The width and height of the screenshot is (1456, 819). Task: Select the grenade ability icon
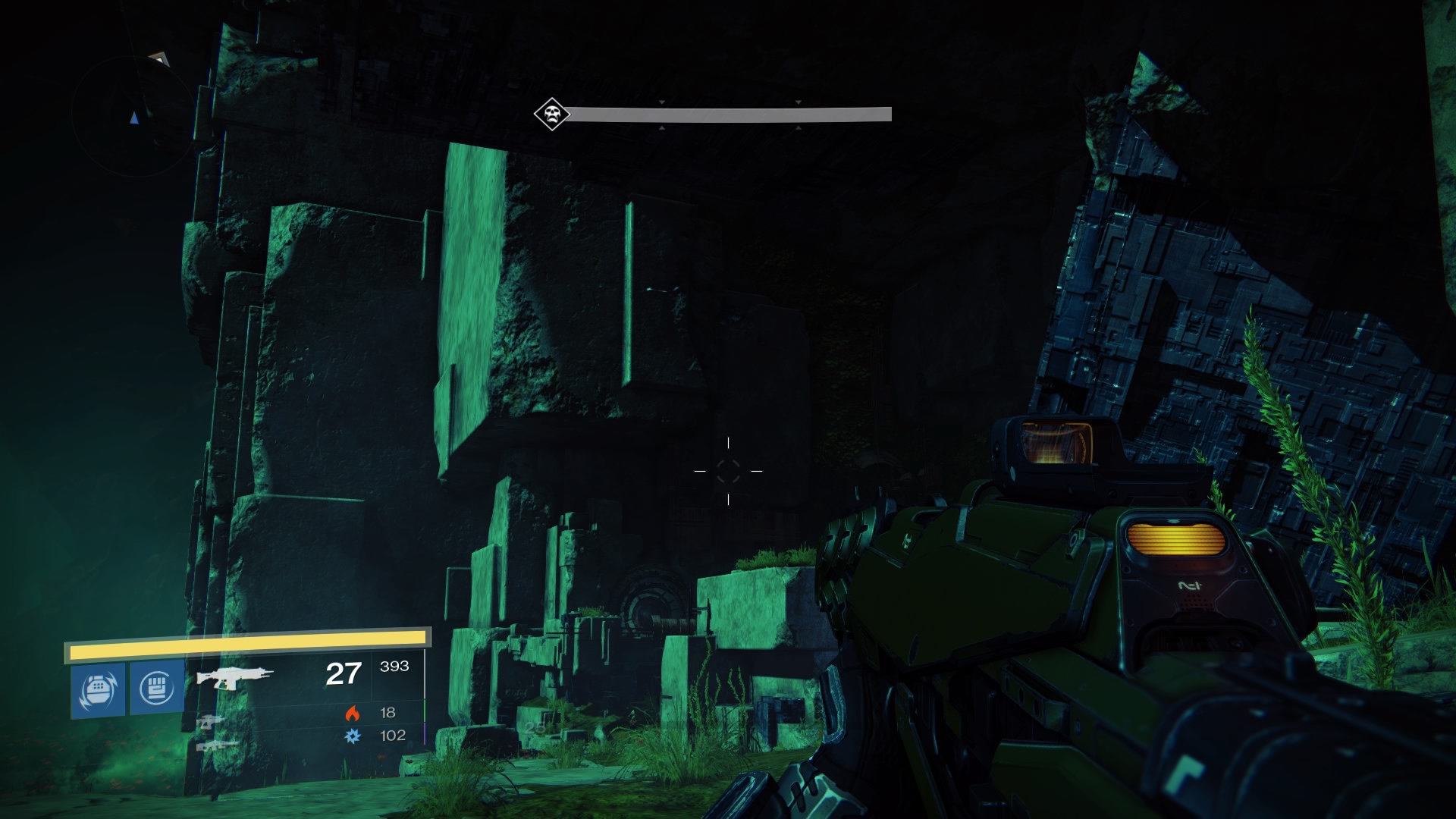(x=99, y=689)
